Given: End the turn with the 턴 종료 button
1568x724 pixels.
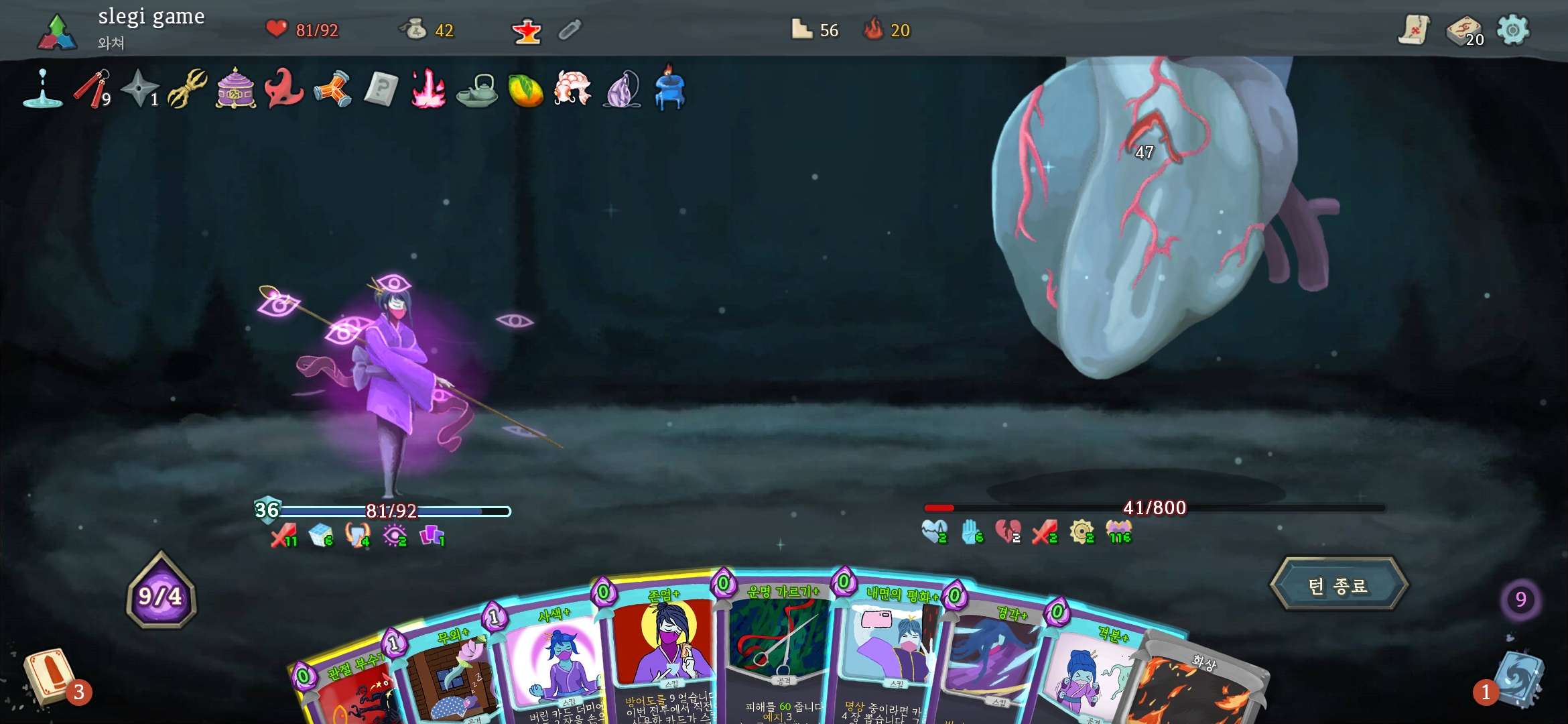Looking at the screenshot, I should (x=1338, y=585).
